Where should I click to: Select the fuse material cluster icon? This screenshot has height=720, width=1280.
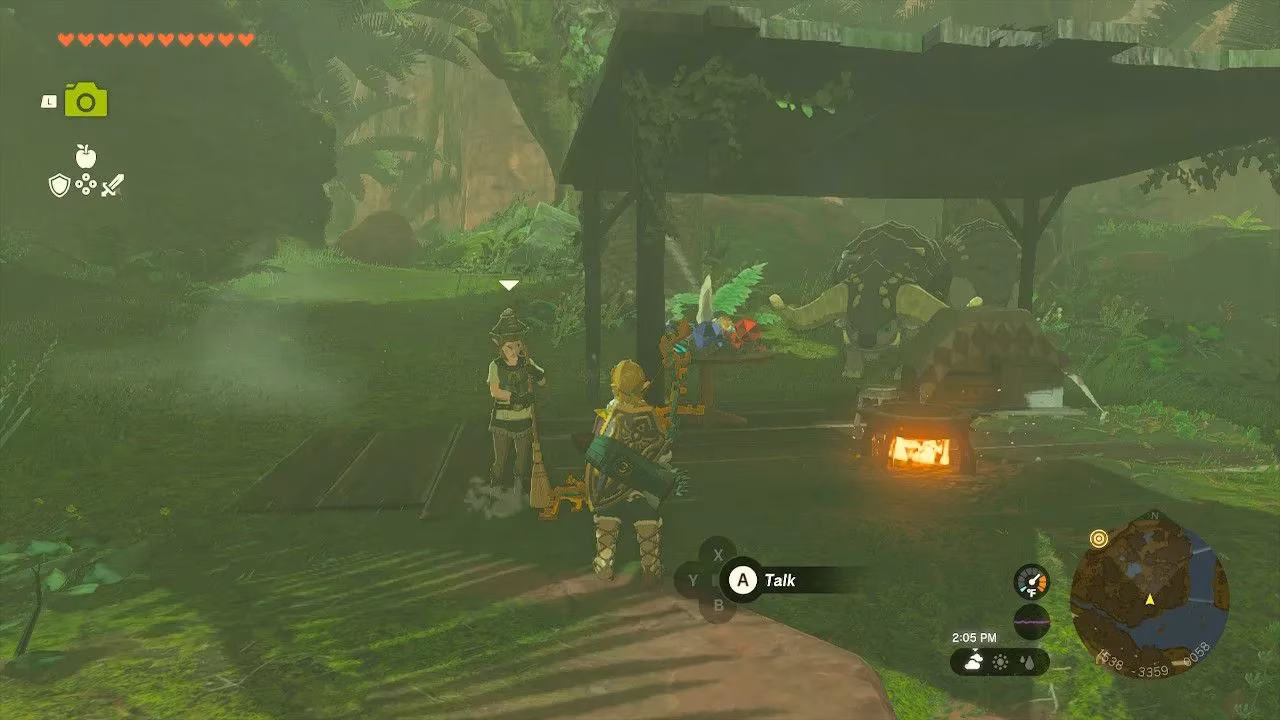click(x=85, y=185)
